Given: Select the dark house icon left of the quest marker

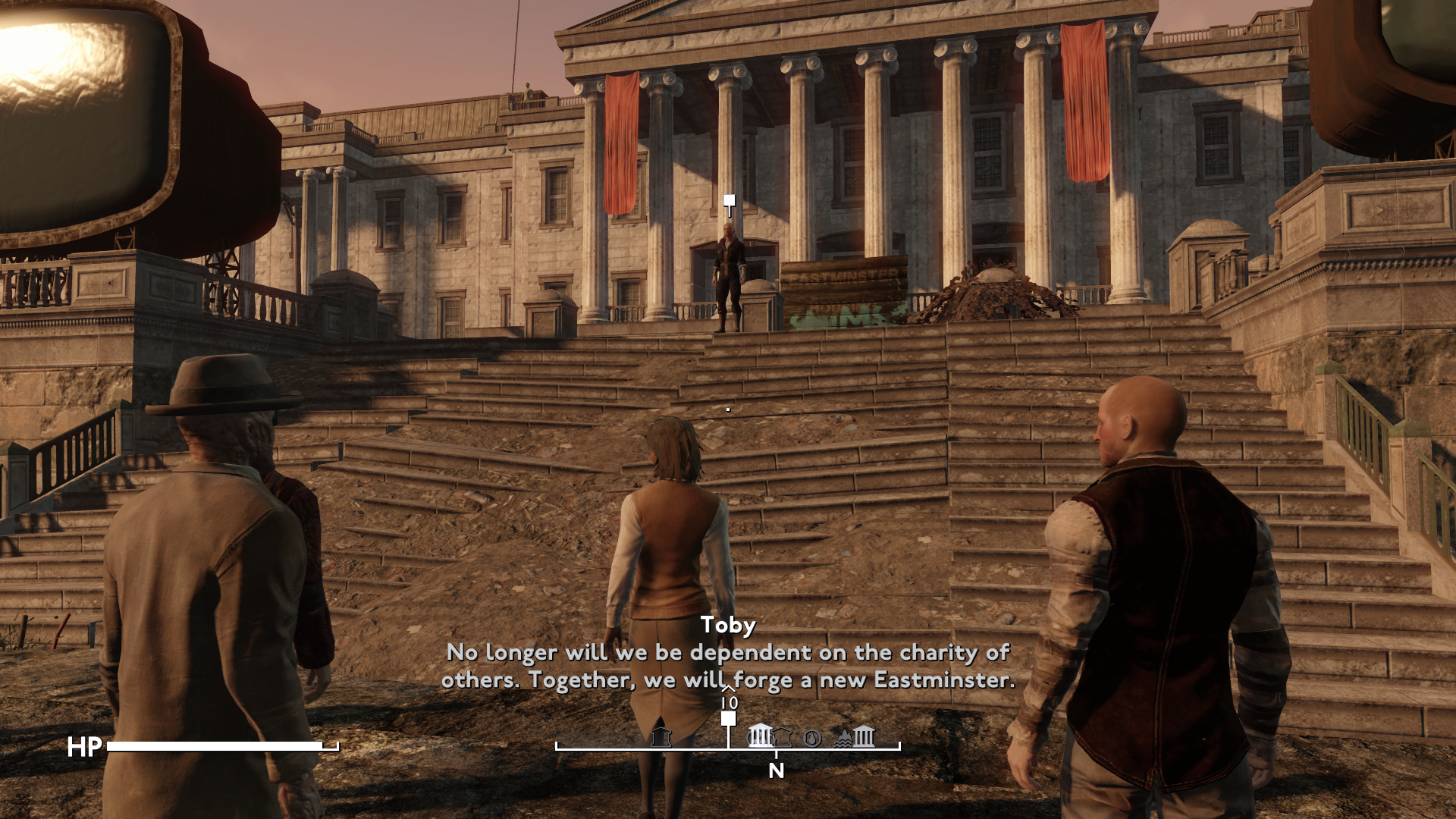Looking at the screenshot, I should (x=661, y=736).
